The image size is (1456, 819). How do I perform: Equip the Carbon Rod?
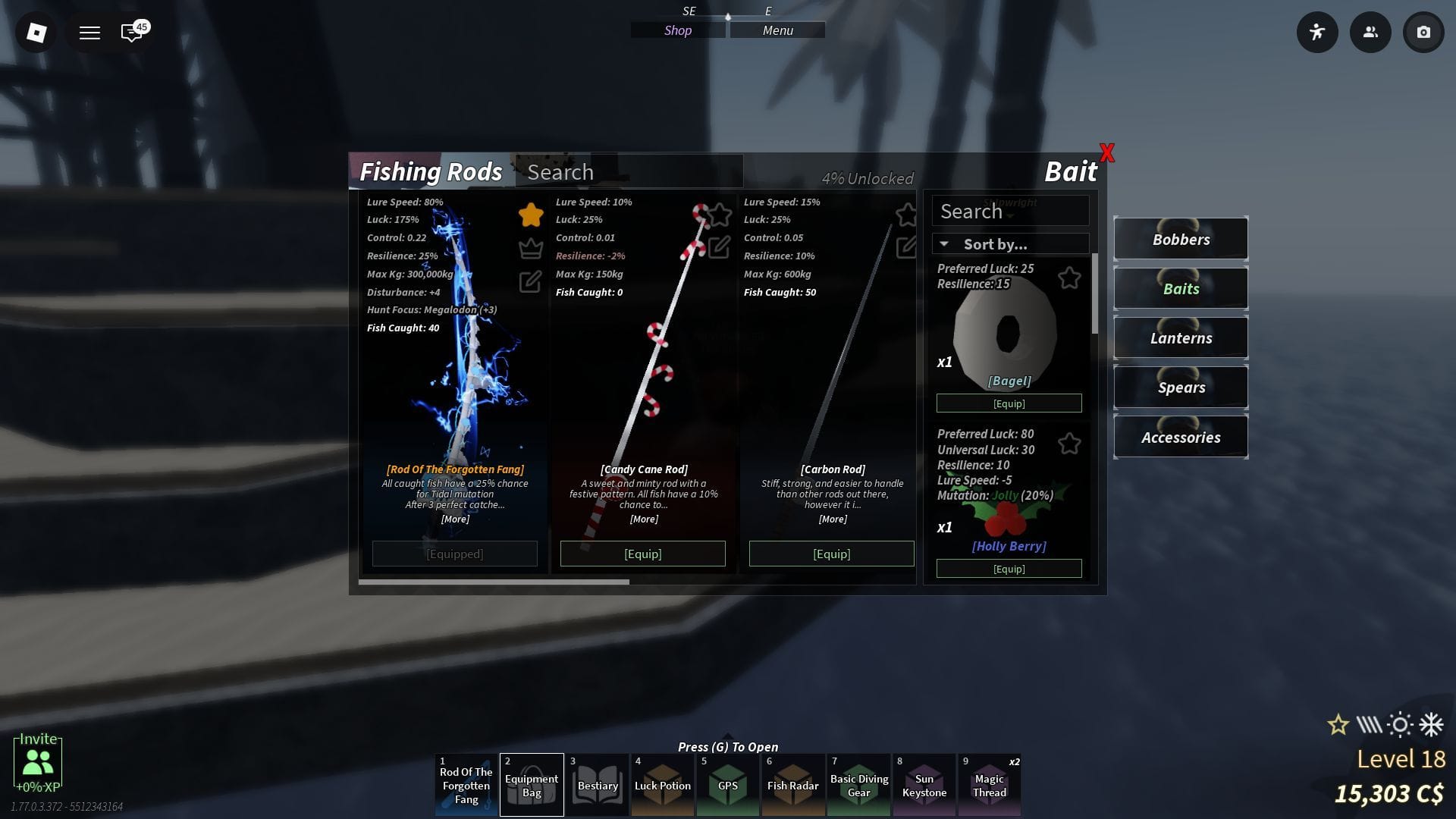[x=831, y=554]
